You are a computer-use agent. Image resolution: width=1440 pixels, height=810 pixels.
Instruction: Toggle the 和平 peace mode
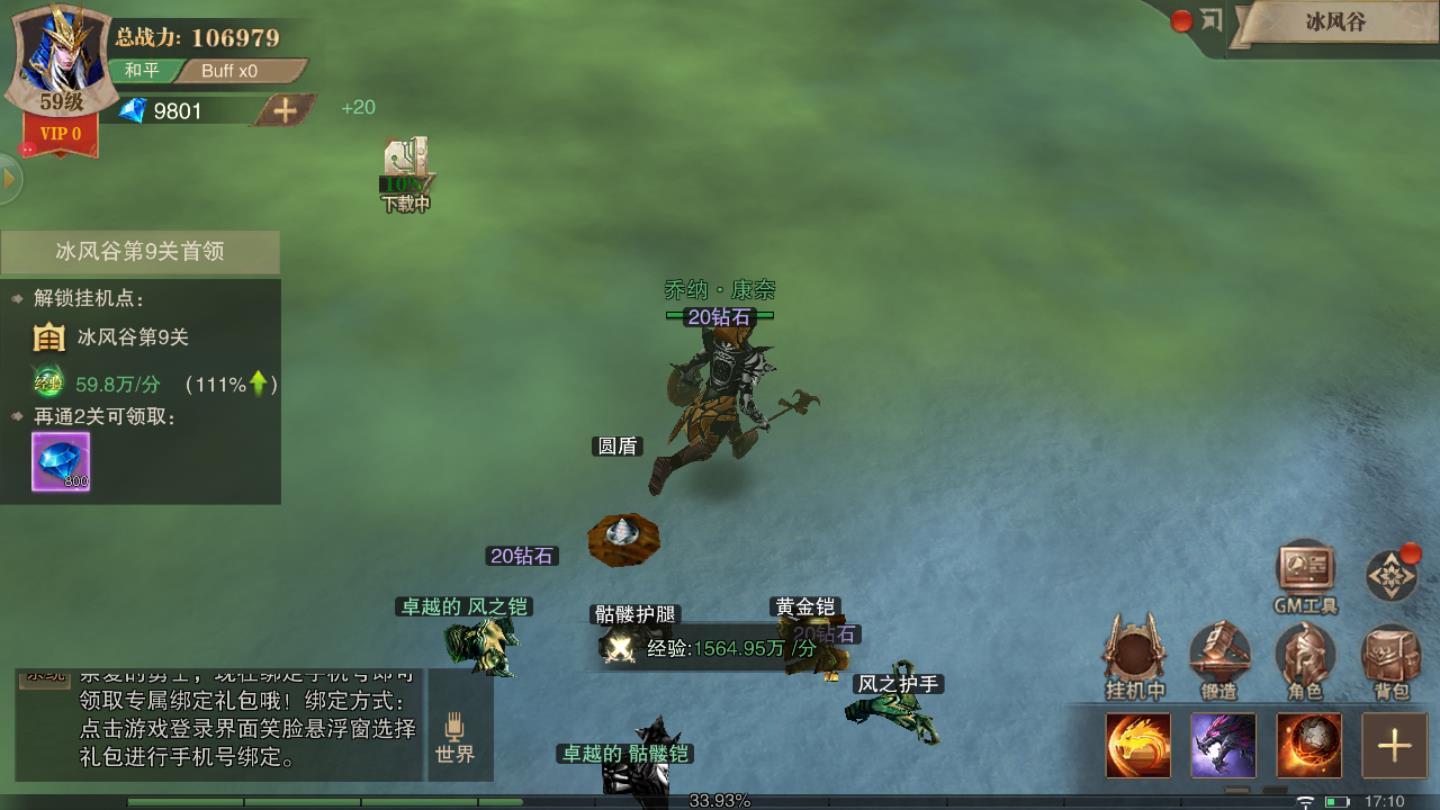(142, 71)
